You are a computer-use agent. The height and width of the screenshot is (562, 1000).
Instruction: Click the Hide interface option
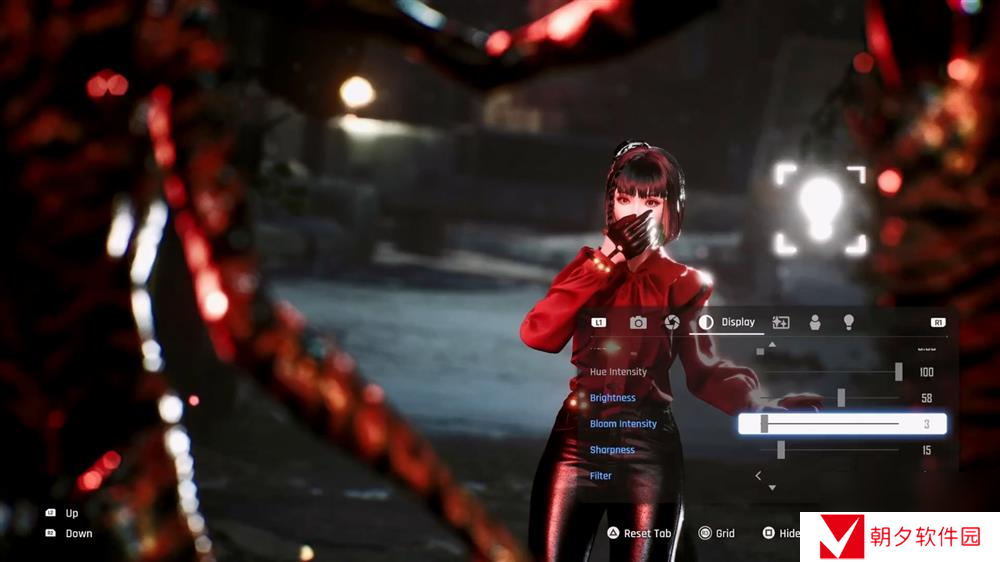781,533
